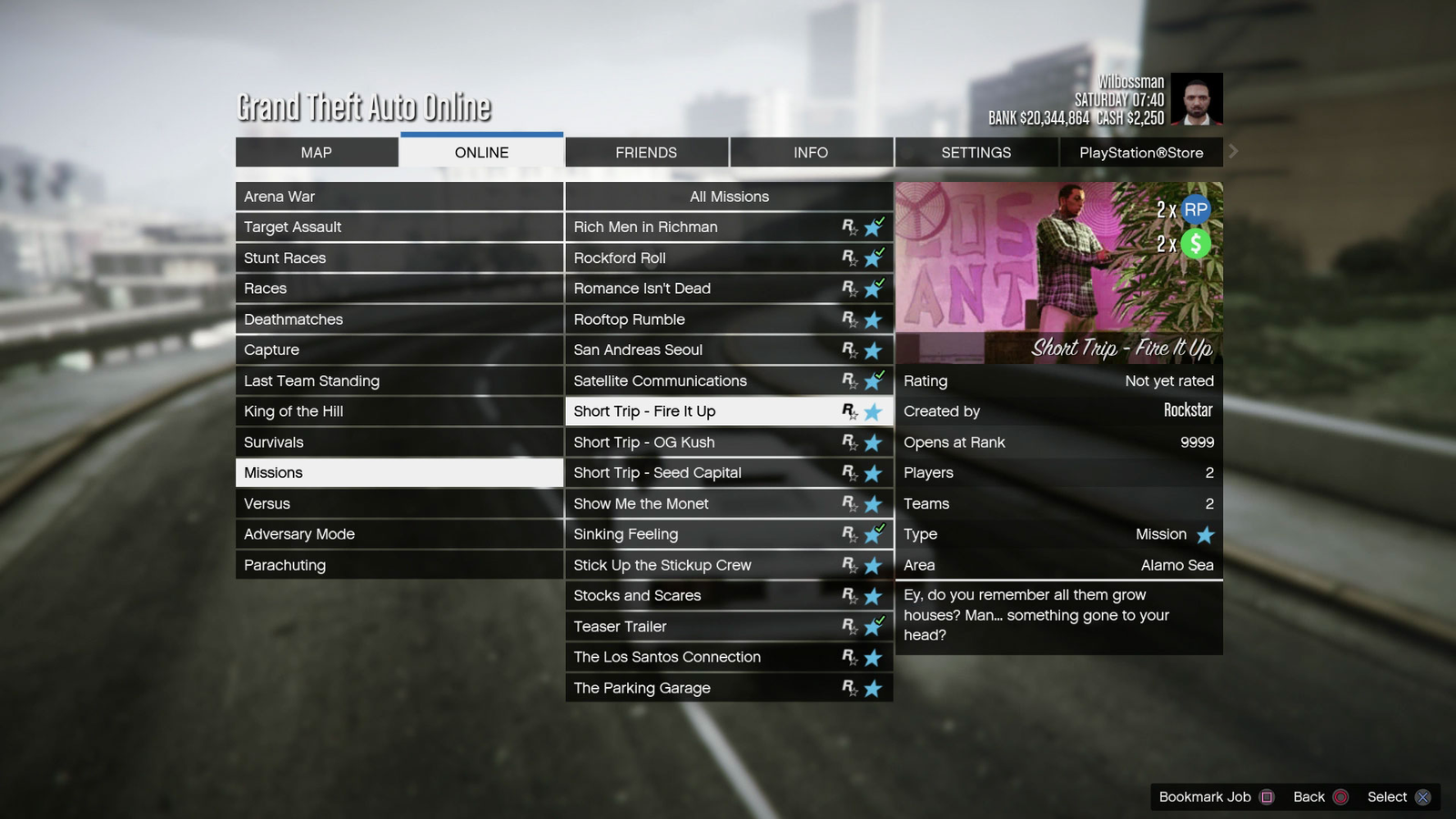Switch to the FRIENDS tab
The height and width of the screenshot is (819, 1456).
[646, 152]
